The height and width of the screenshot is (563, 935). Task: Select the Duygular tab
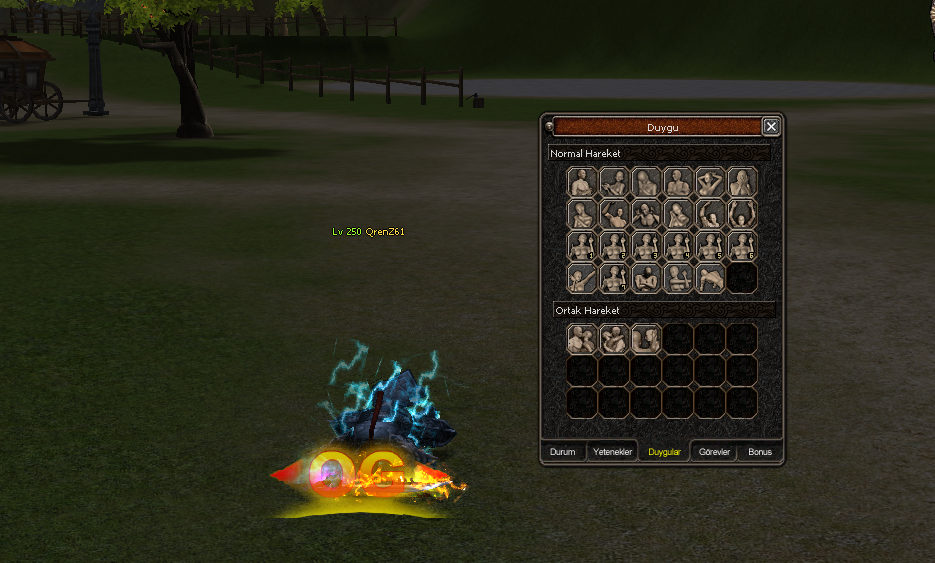[664, 452]
